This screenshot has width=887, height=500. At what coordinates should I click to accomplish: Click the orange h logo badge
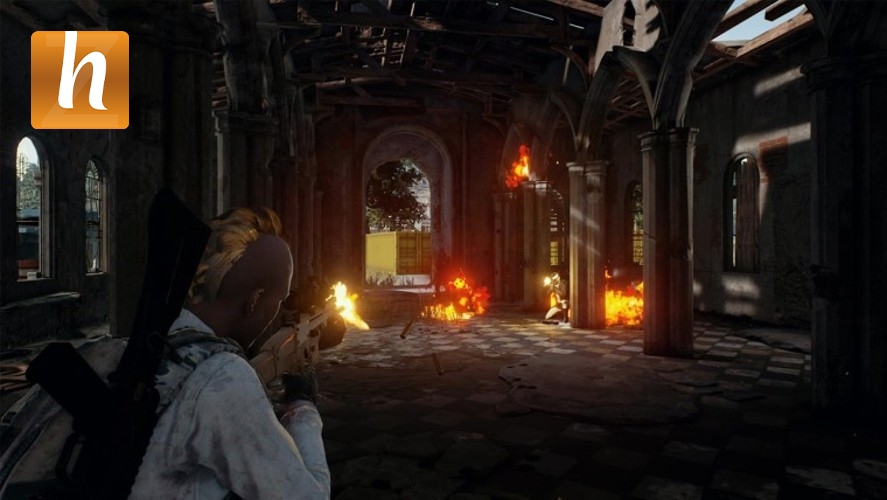(x=80, y=80)
